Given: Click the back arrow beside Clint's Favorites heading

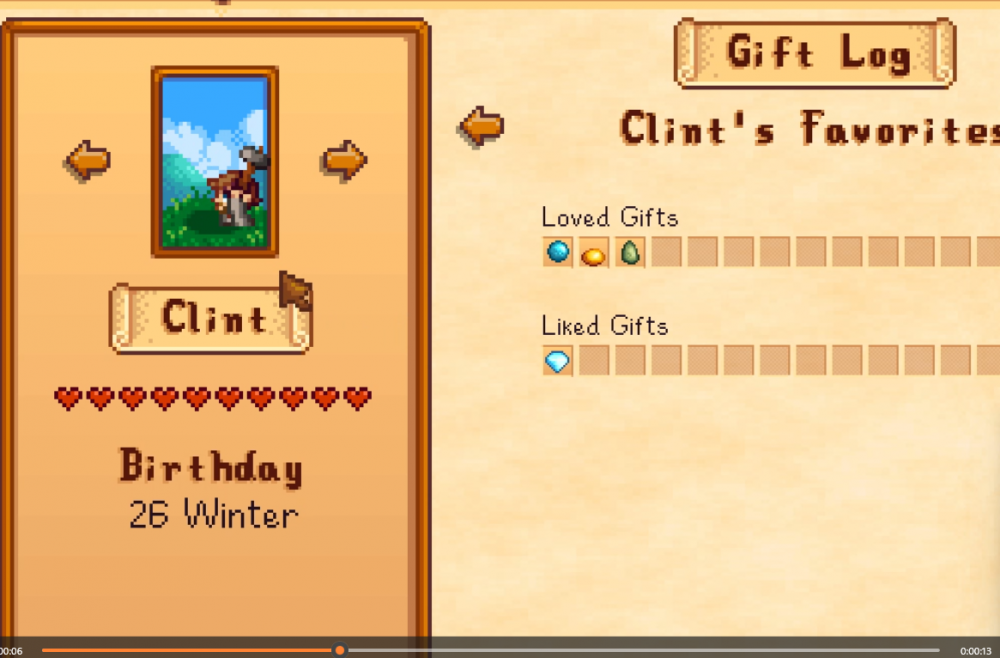Looking at the screenshot, I should tap(481, 127).
